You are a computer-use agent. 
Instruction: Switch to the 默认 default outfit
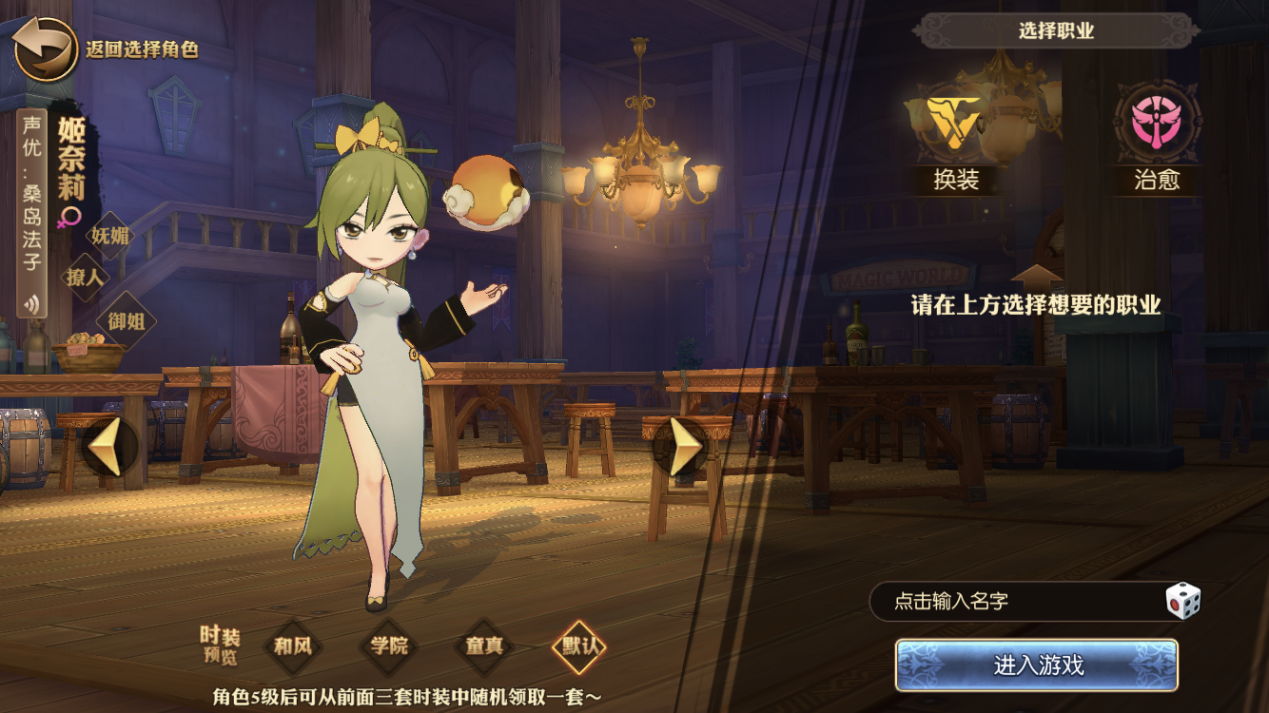pyautogui.click(x=579, y=645)
